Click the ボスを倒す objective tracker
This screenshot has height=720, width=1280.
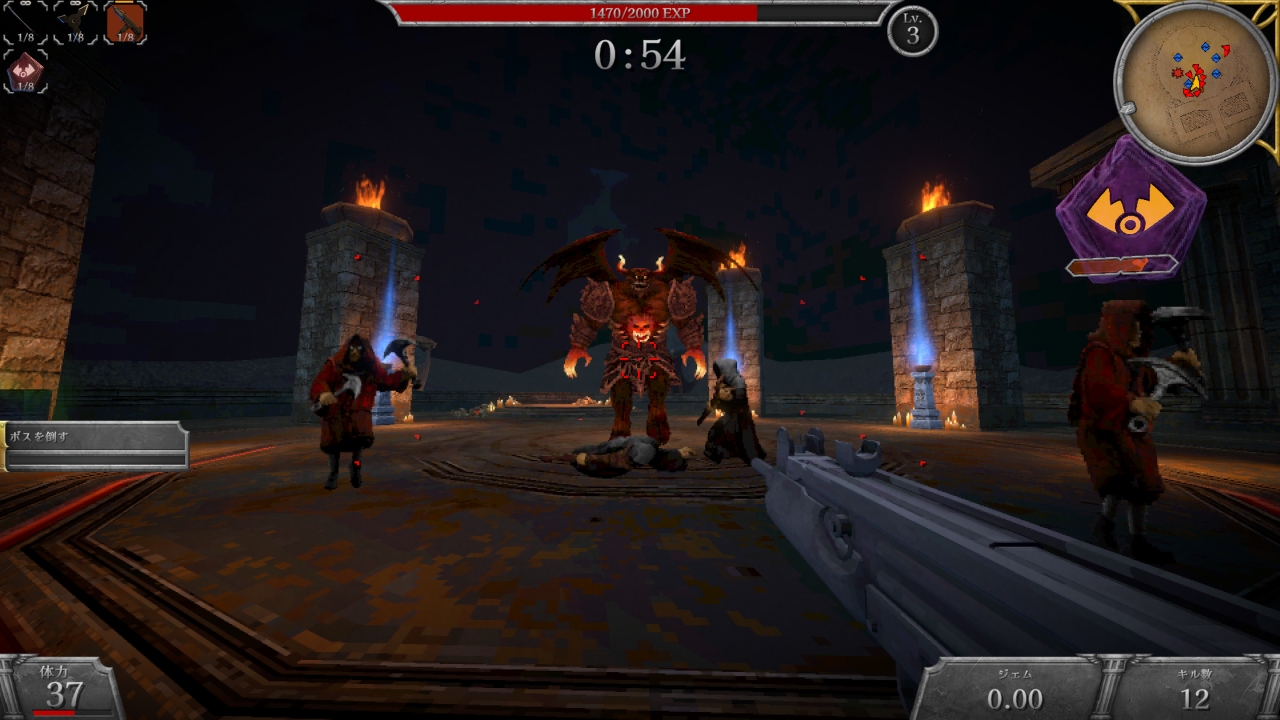[95, 445]
